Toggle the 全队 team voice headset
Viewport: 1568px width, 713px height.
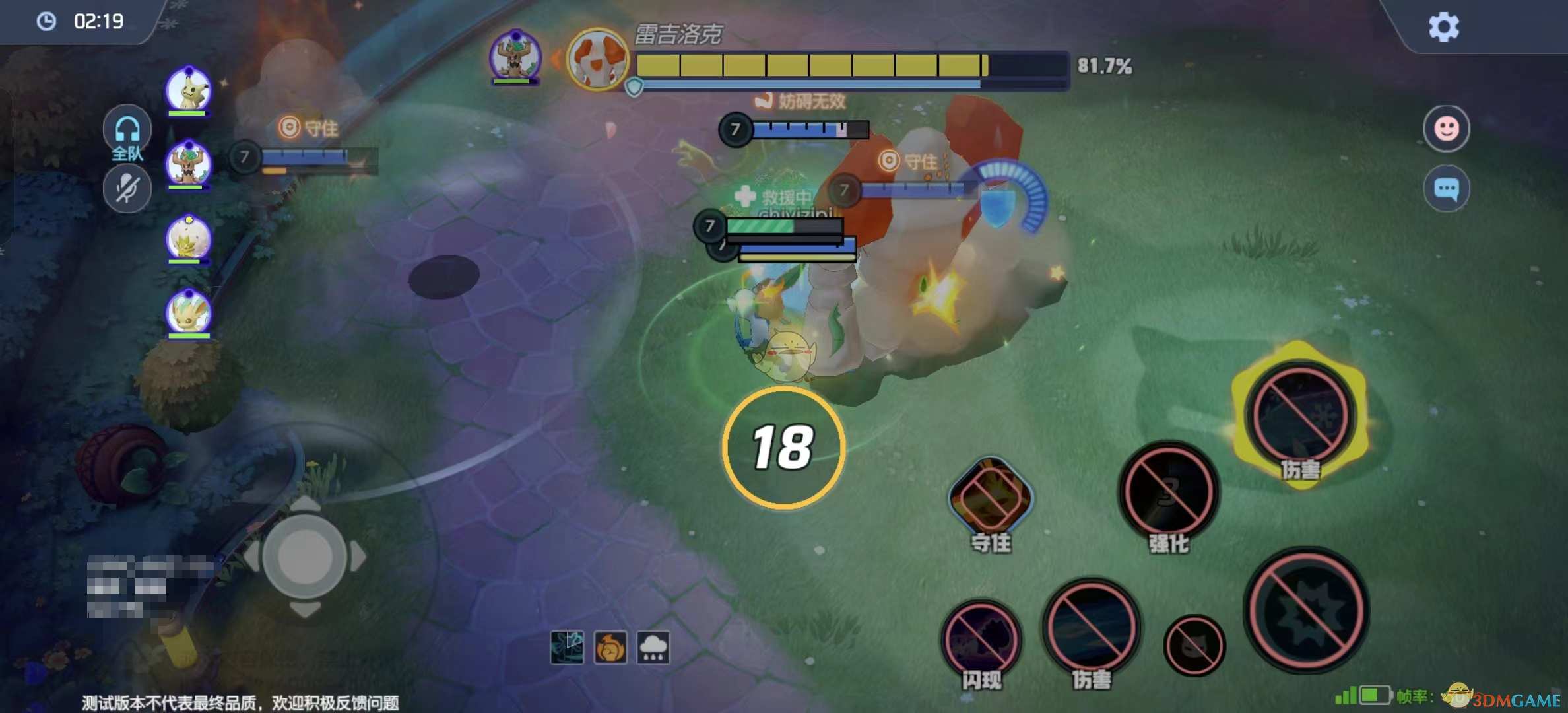click(x=127, y=130)
